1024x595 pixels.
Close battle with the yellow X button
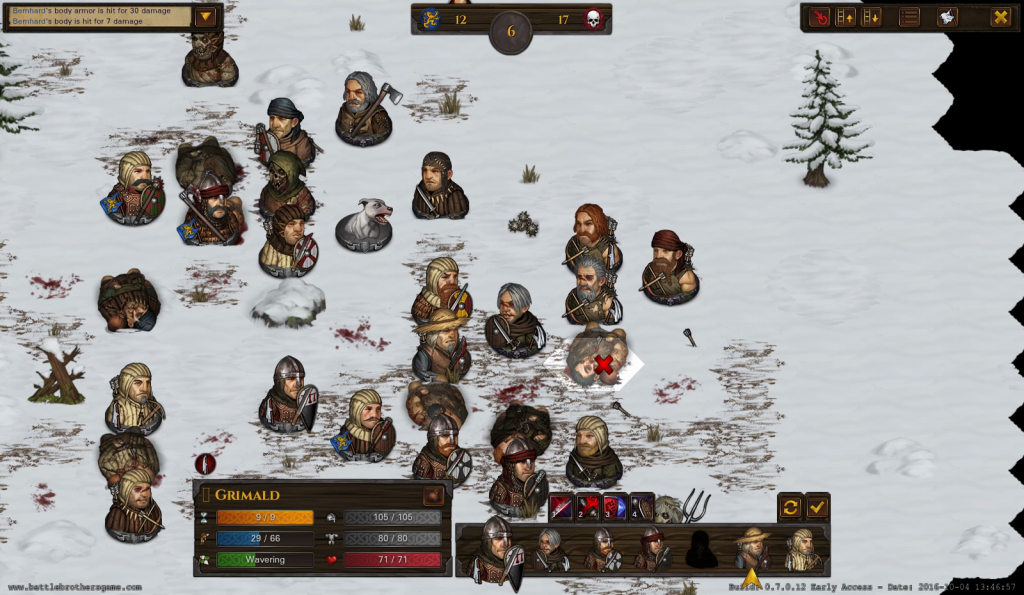(999, 17)
